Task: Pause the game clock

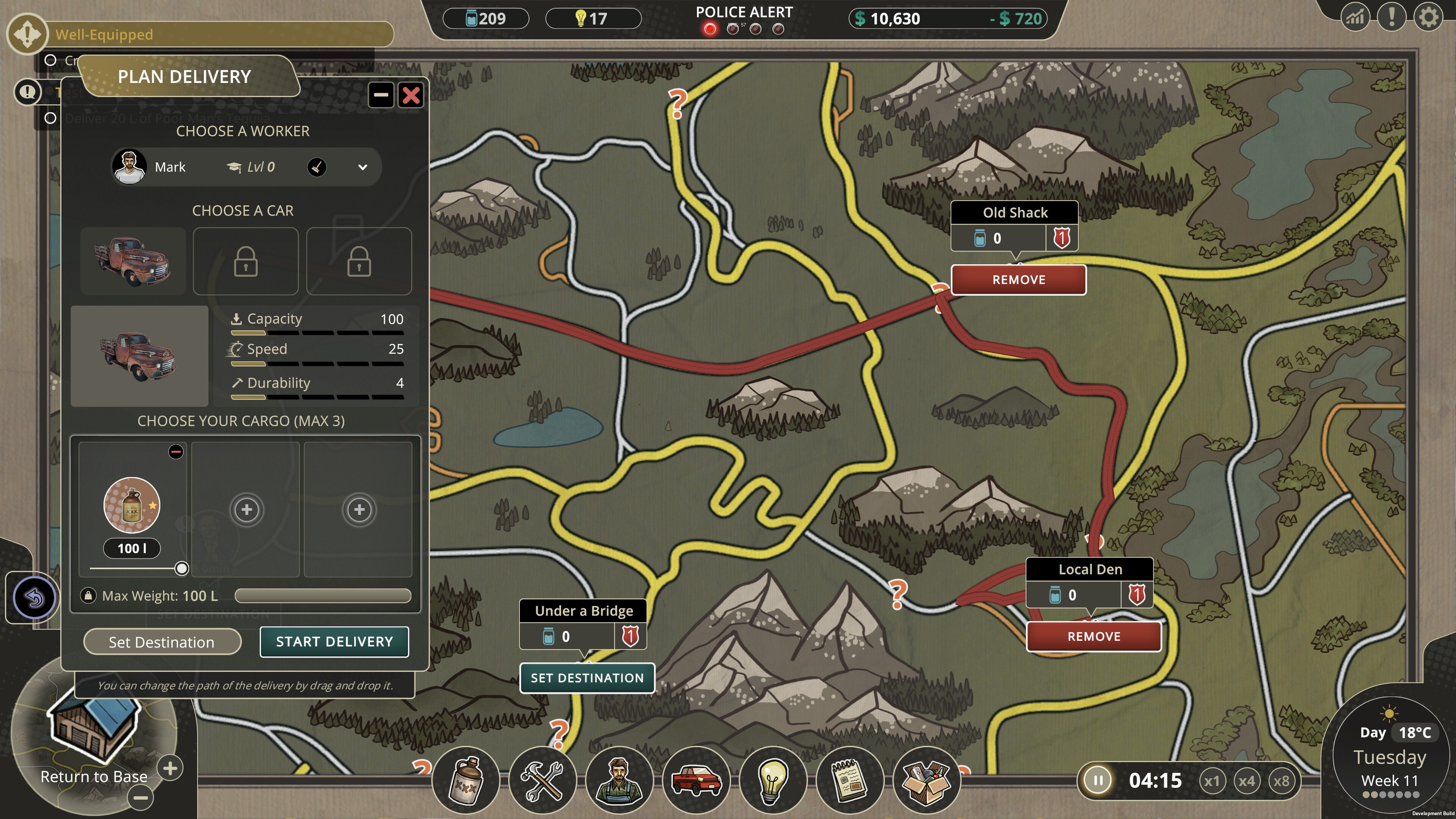Action: tap(1098, 781)
